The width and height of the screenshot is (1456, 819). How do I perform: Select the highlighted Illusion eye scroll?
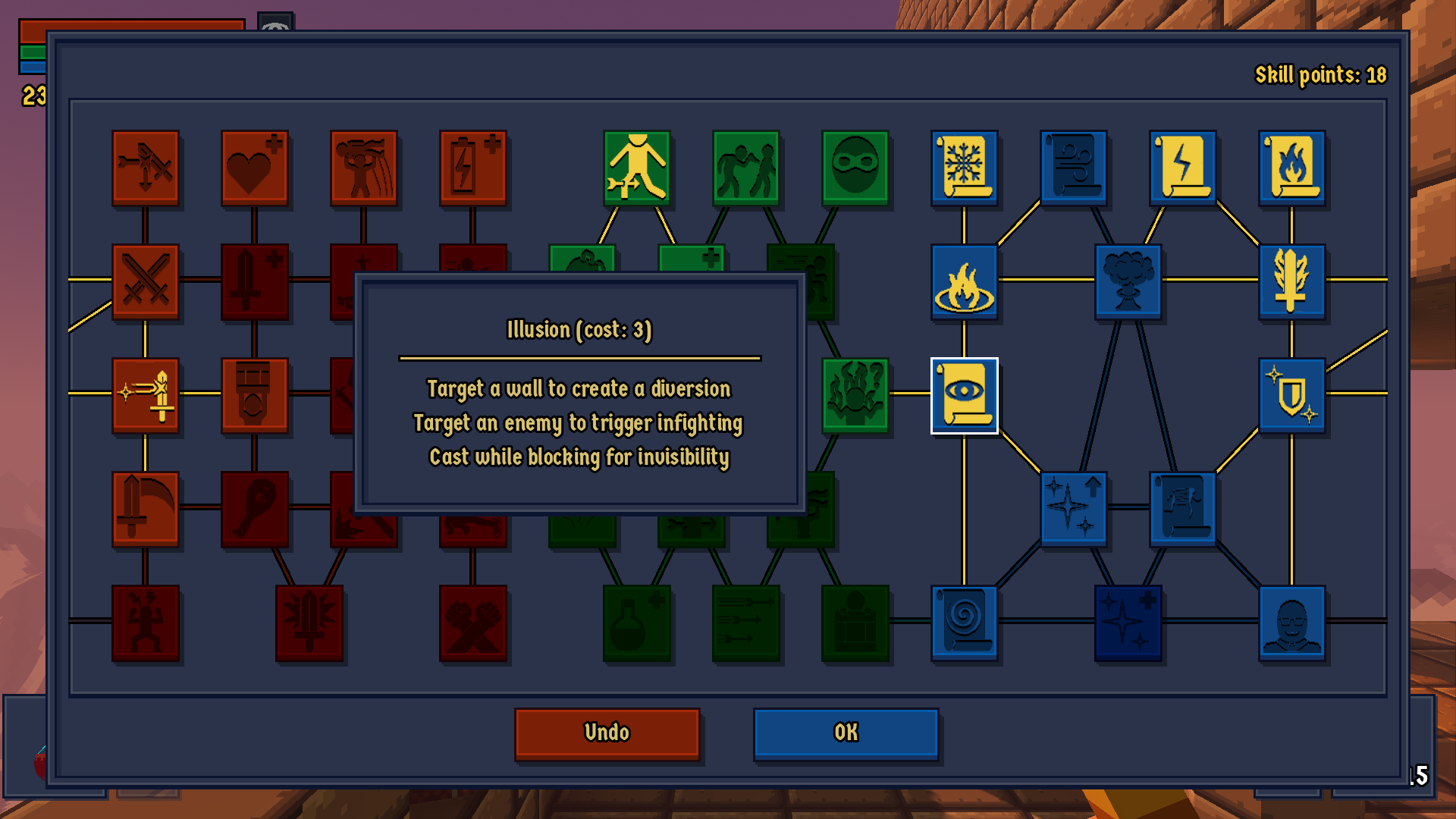pos(963,396)
